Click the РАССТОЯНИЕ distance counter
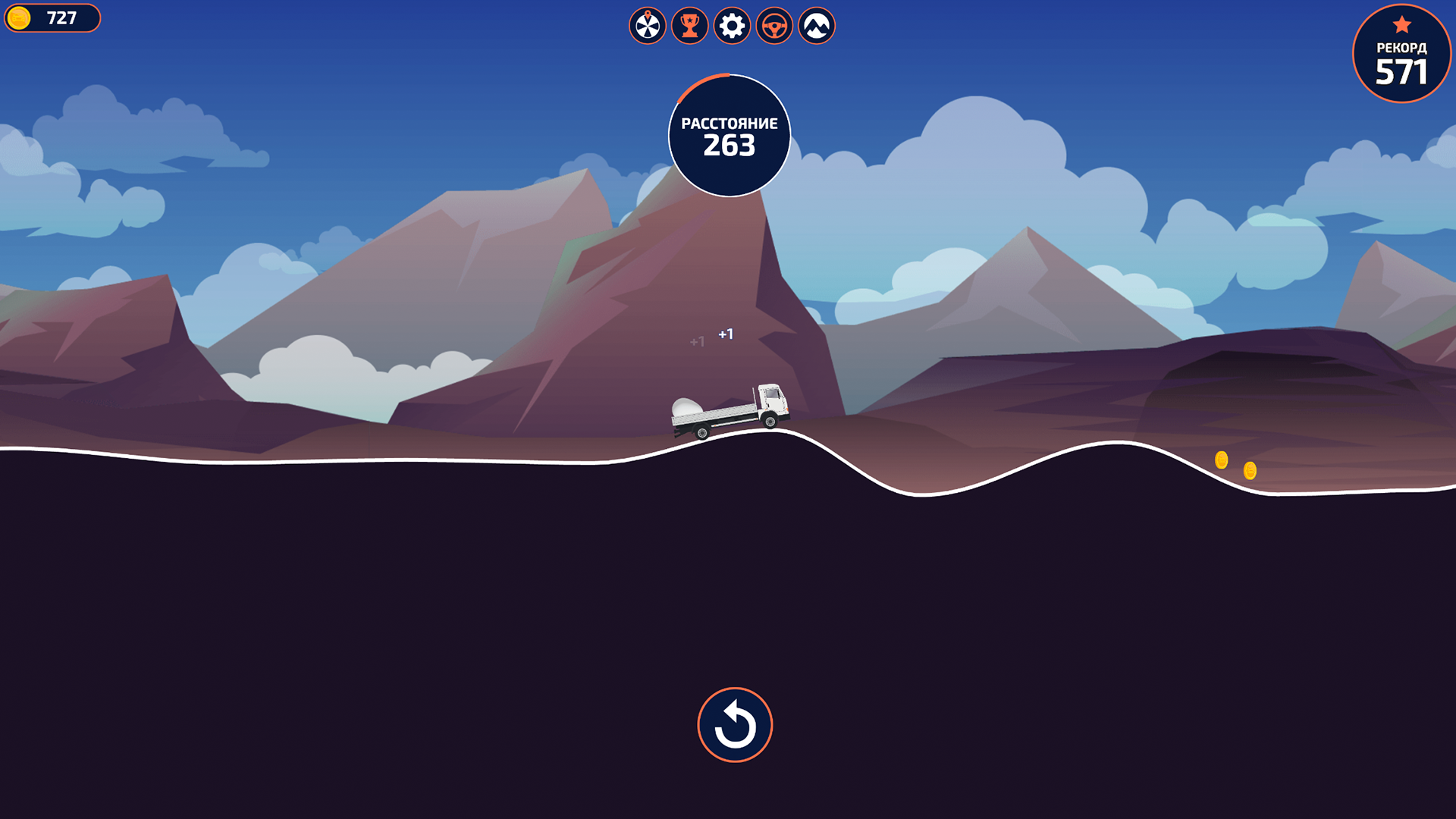This screenshot has height=819, width=1456. point(730,121)
